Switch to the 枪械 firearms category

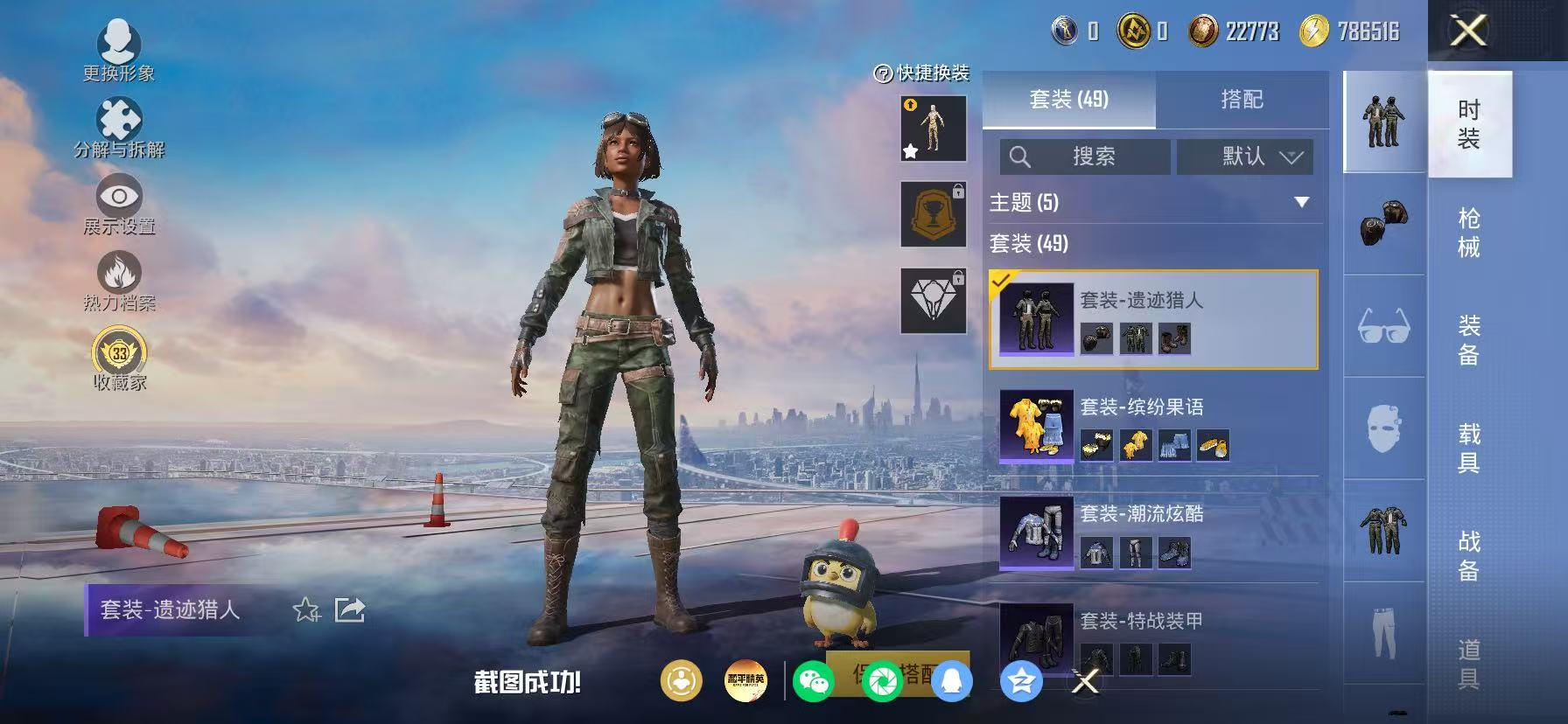point(1469,233)
